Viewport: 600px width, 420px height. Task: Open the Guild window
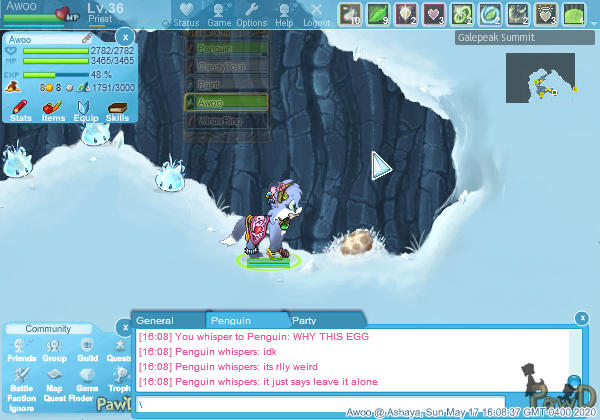pyautogui.click(x=87, y=350)
